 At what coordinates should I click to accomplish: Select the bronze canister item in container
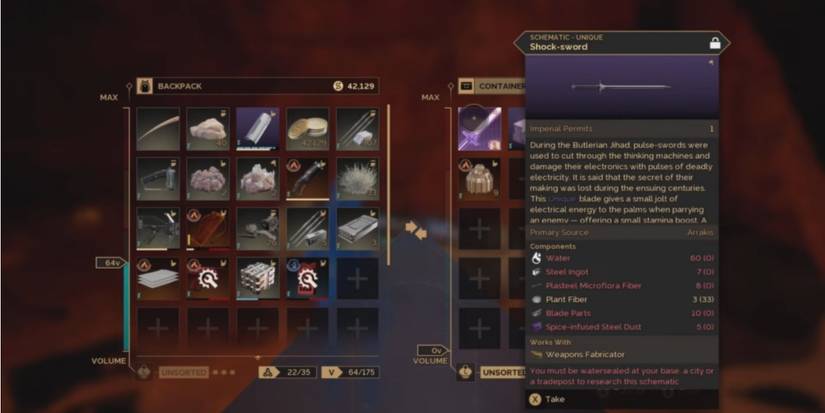coord(479,178)
